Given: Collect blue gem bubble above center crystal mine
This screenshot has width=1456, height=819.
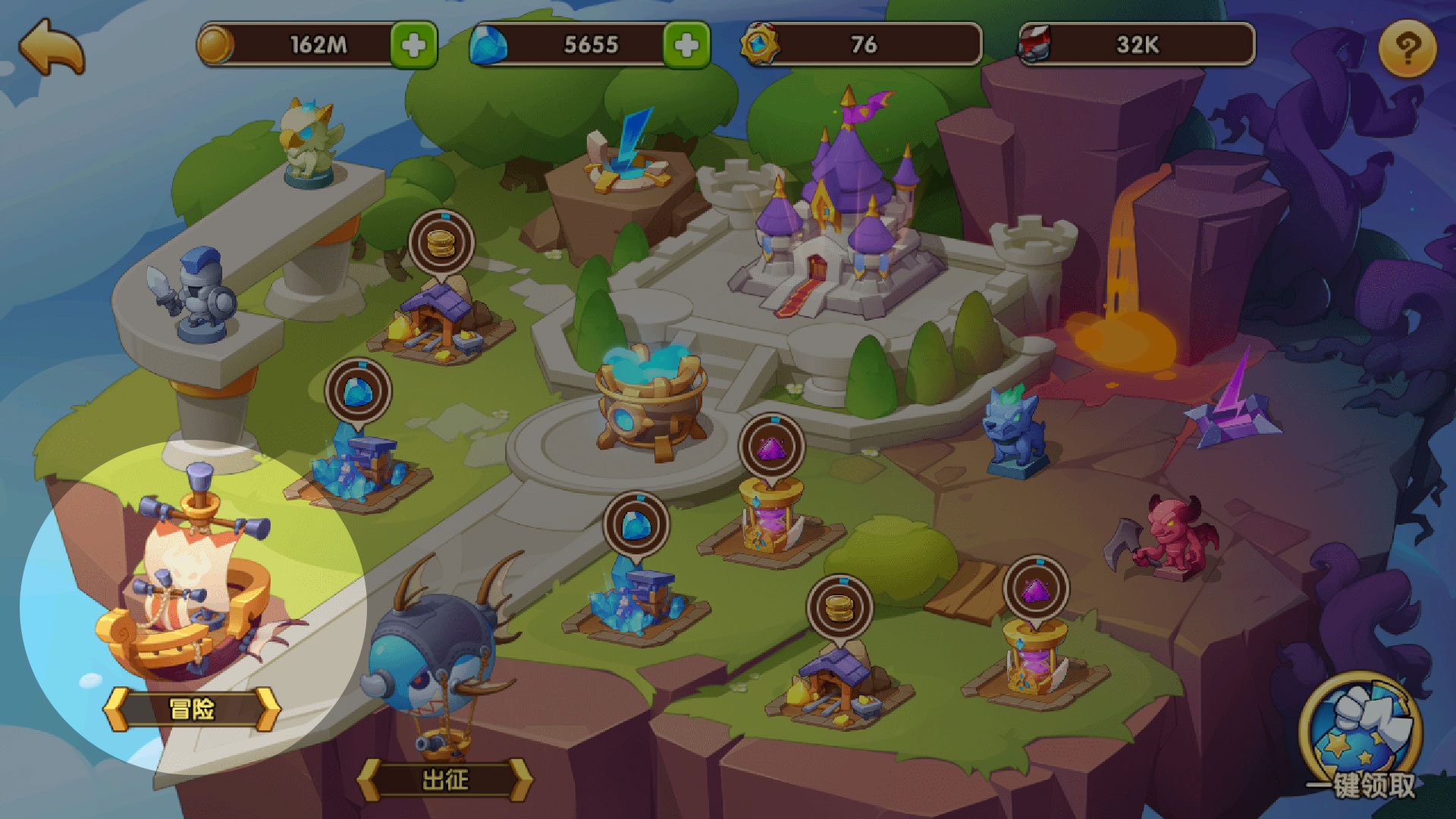Looking at the screenshot, I should tap(635, 524).
